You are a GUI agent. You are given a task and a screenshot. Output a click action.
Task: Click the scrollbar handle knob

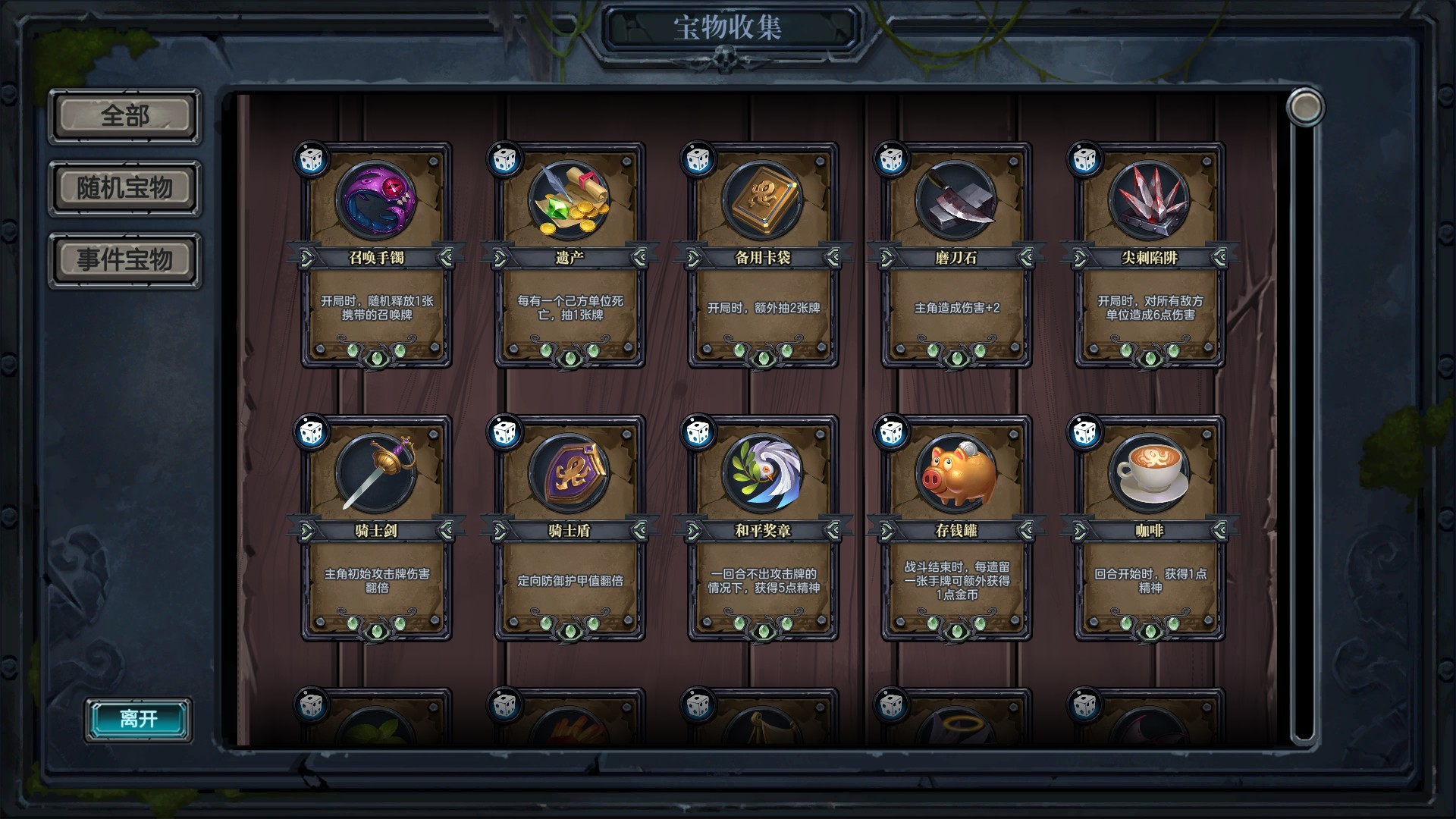click(x=1304, y=107)
